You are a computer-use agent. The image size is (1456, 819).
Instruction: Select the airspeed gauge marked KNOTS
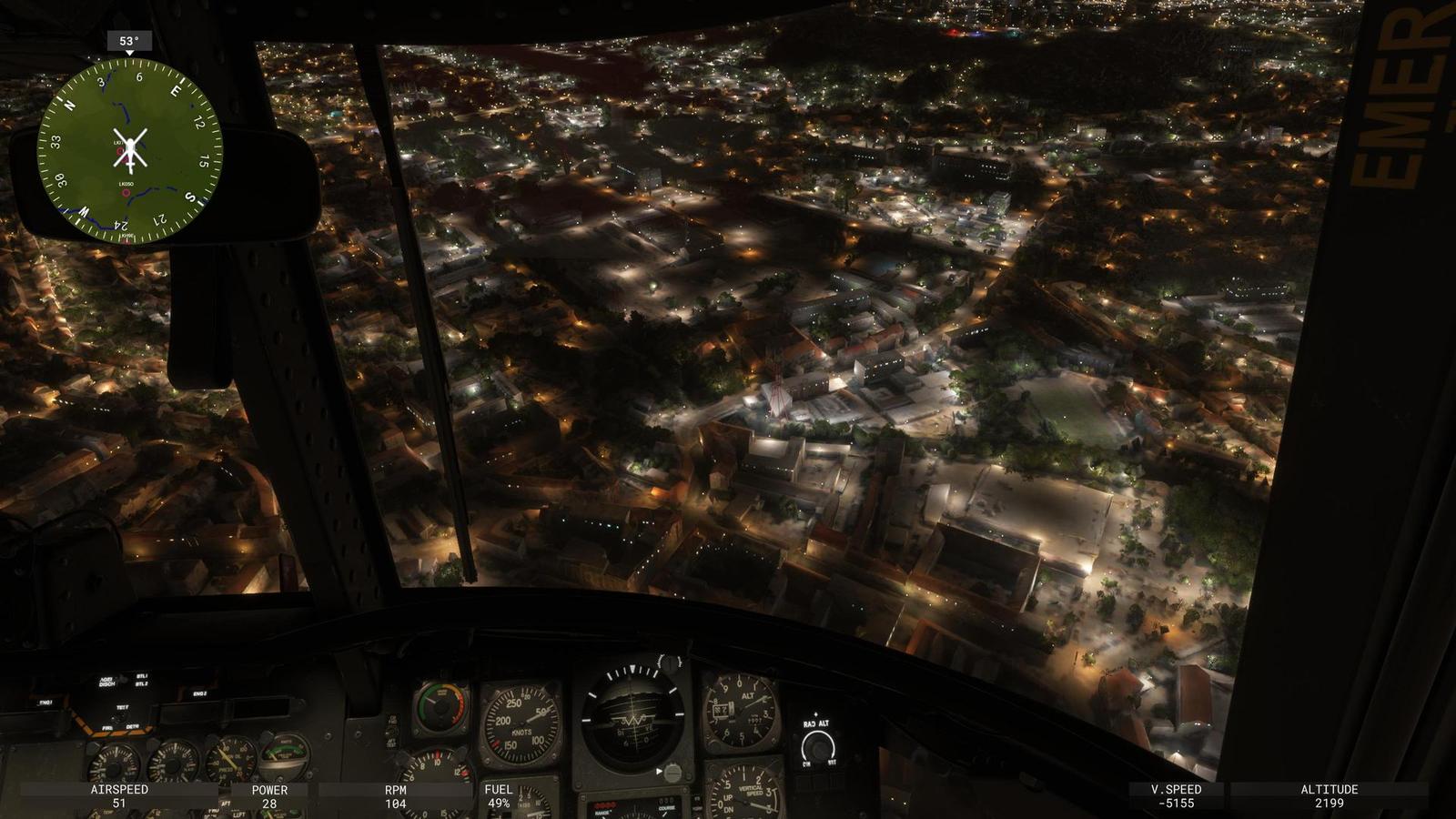[x=521, y=719]
